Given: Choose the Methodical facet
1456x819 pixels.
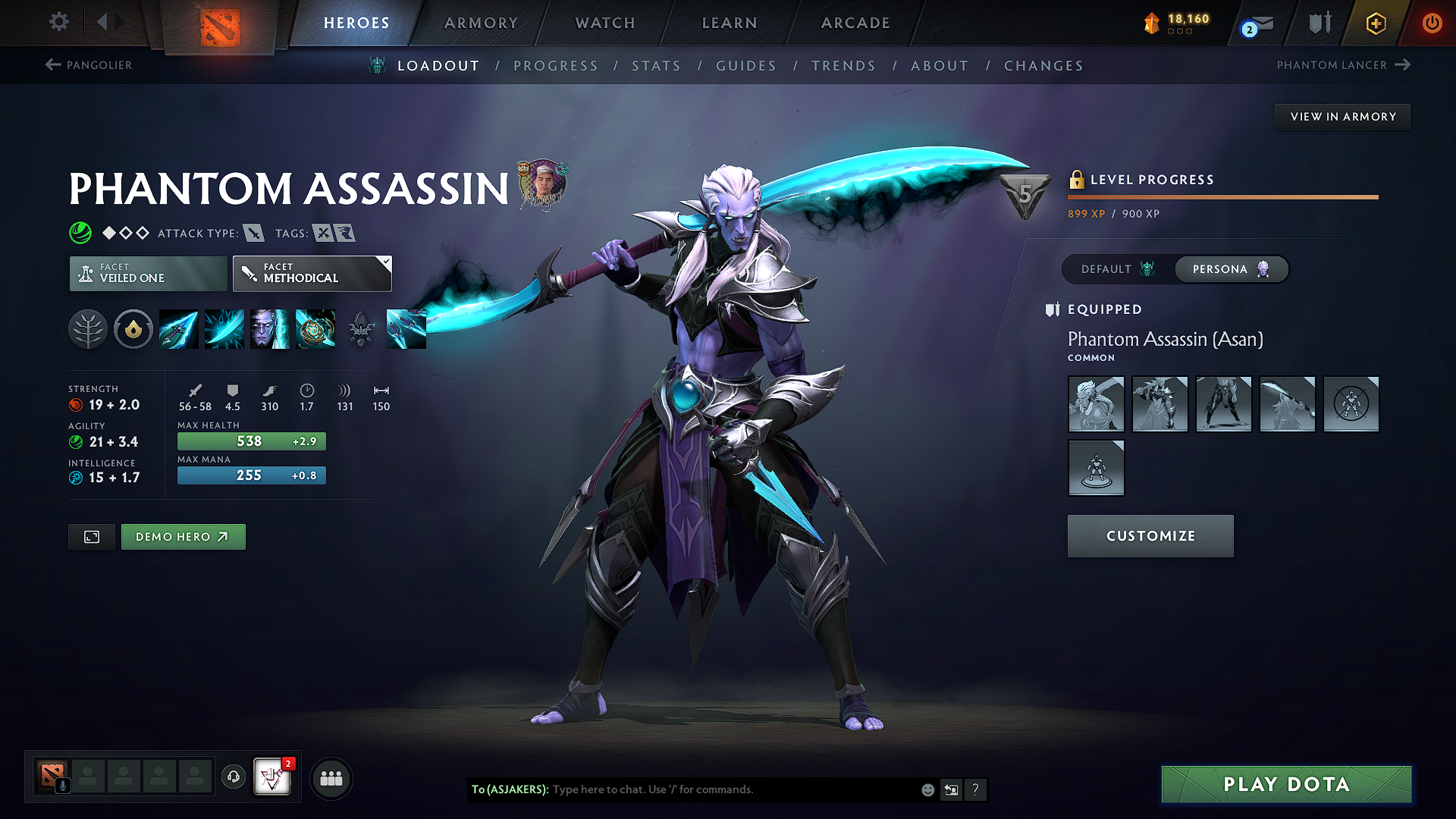Looking at the screenshot, I should (x=312, y=274).
